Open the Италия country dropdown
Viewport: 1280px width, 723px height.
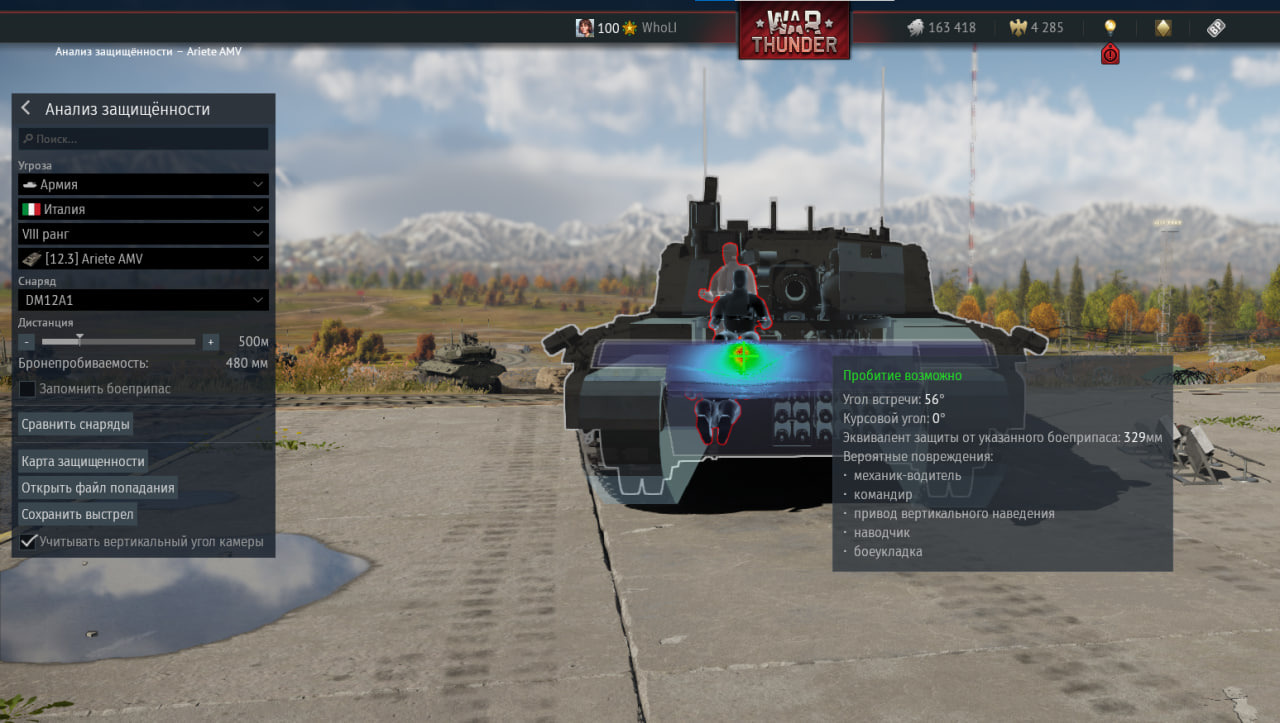pos(143,209)
